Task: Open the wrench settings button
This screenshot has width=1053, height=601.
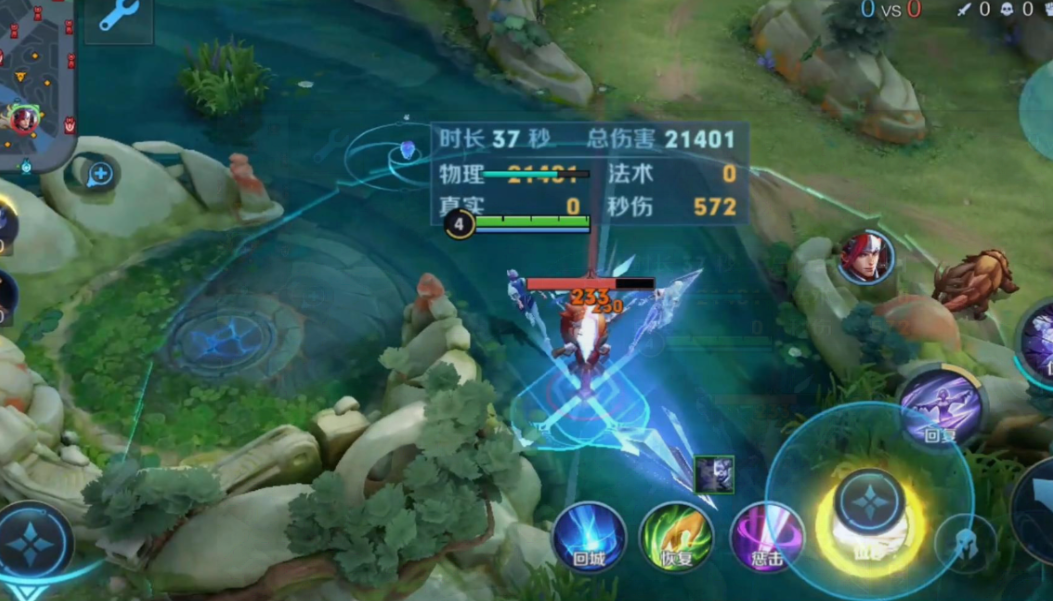Action: (x=119, y=17)
